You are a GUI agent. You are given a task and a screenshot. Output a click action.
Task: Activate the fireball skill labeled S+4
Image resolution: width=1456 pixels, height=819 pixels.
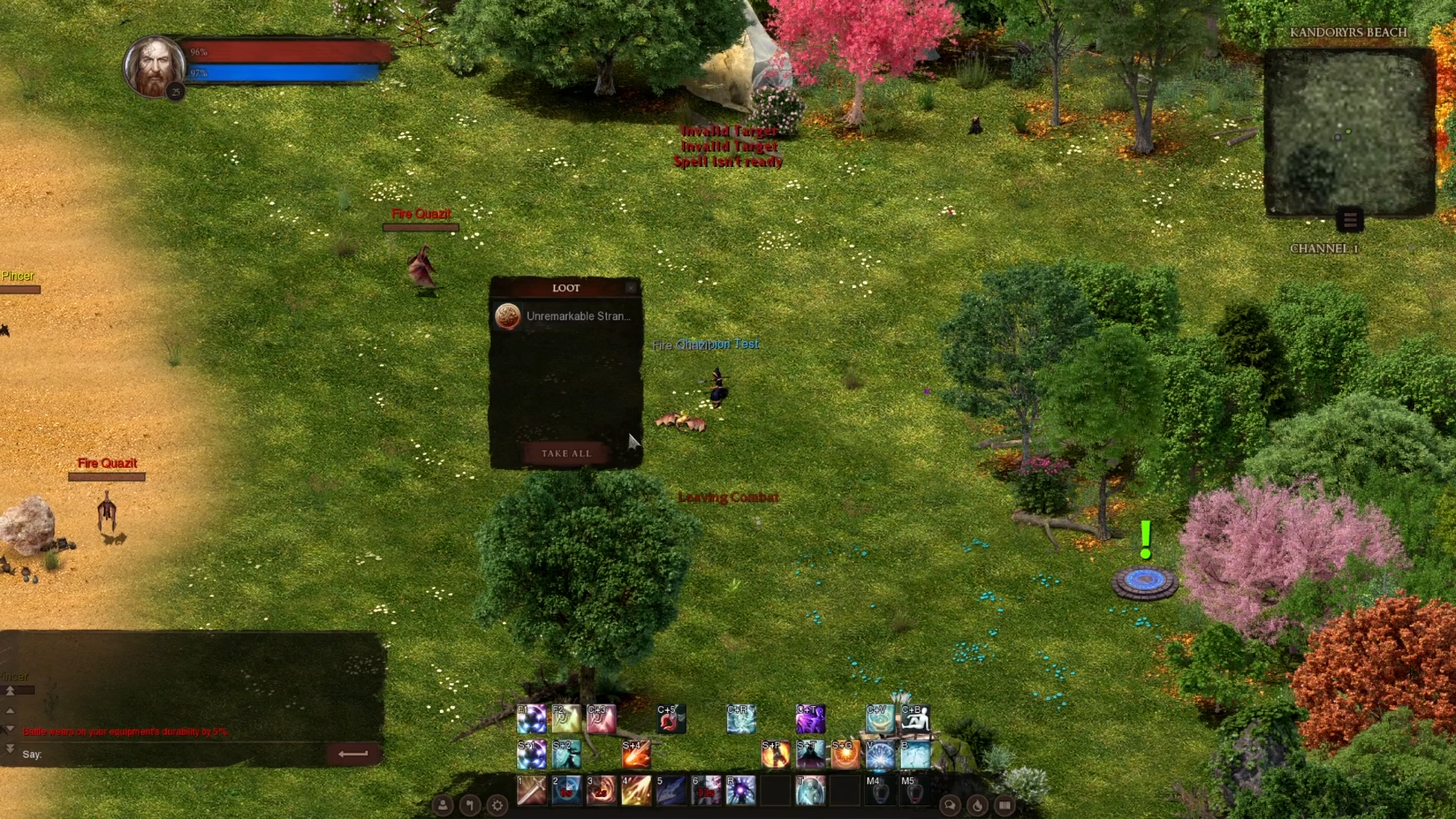(x=636, y=755)
